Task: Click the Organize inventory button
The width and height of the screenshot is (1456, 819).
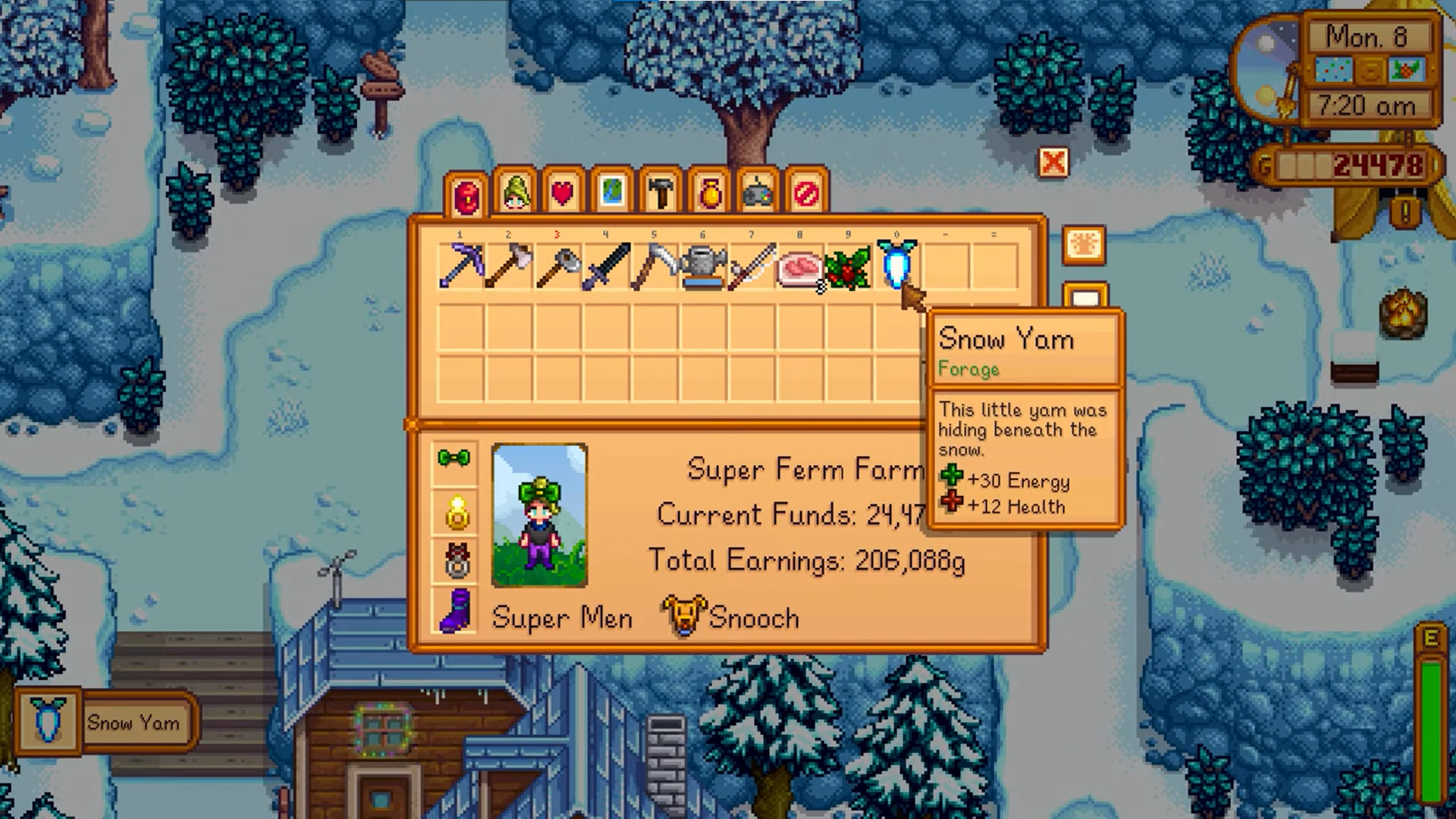Action: (x=1084, y=245)
